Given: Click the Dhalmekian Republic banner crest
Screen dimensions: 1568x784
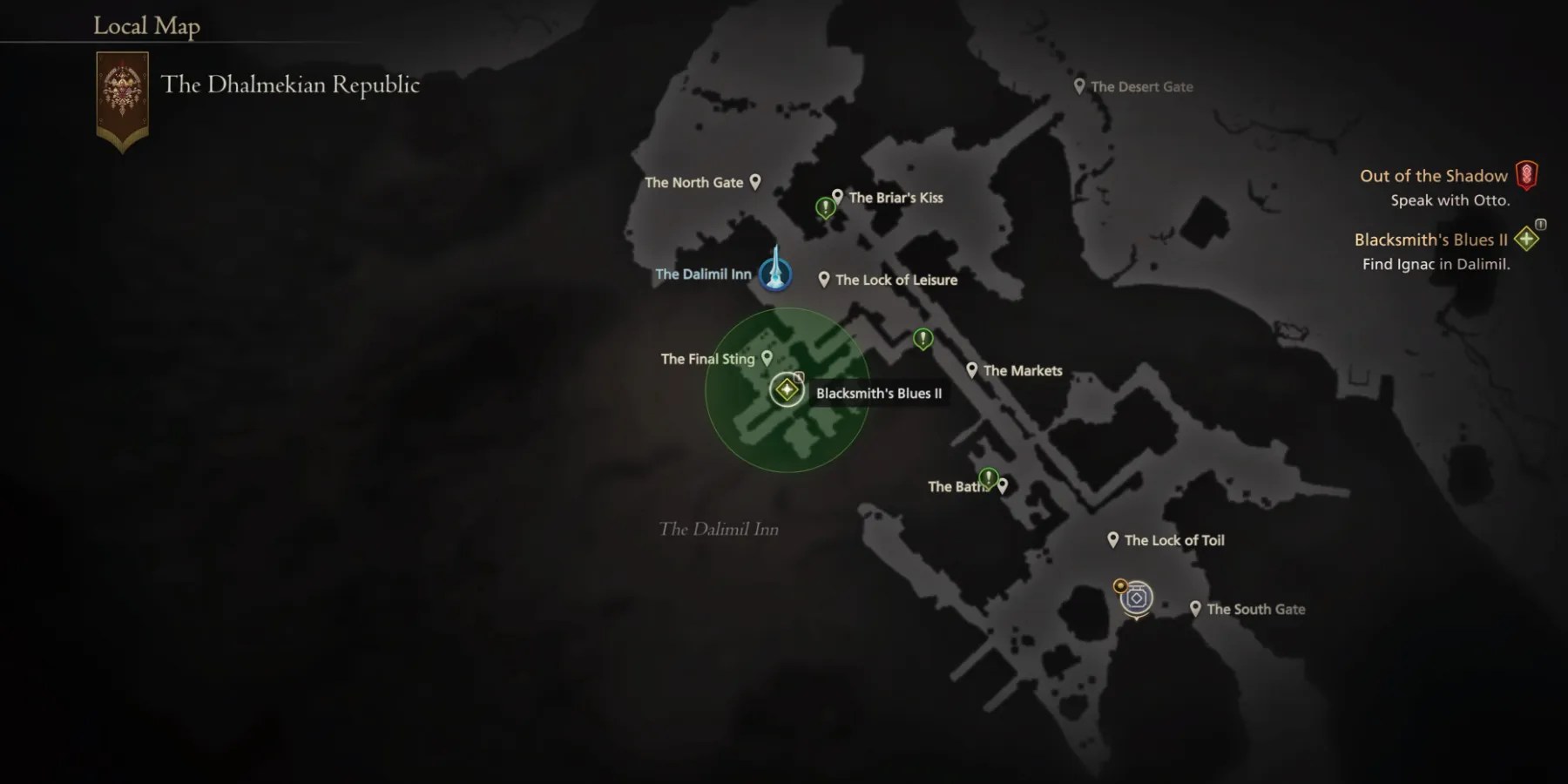Looking at the screenshot, I should pos(121,85).
